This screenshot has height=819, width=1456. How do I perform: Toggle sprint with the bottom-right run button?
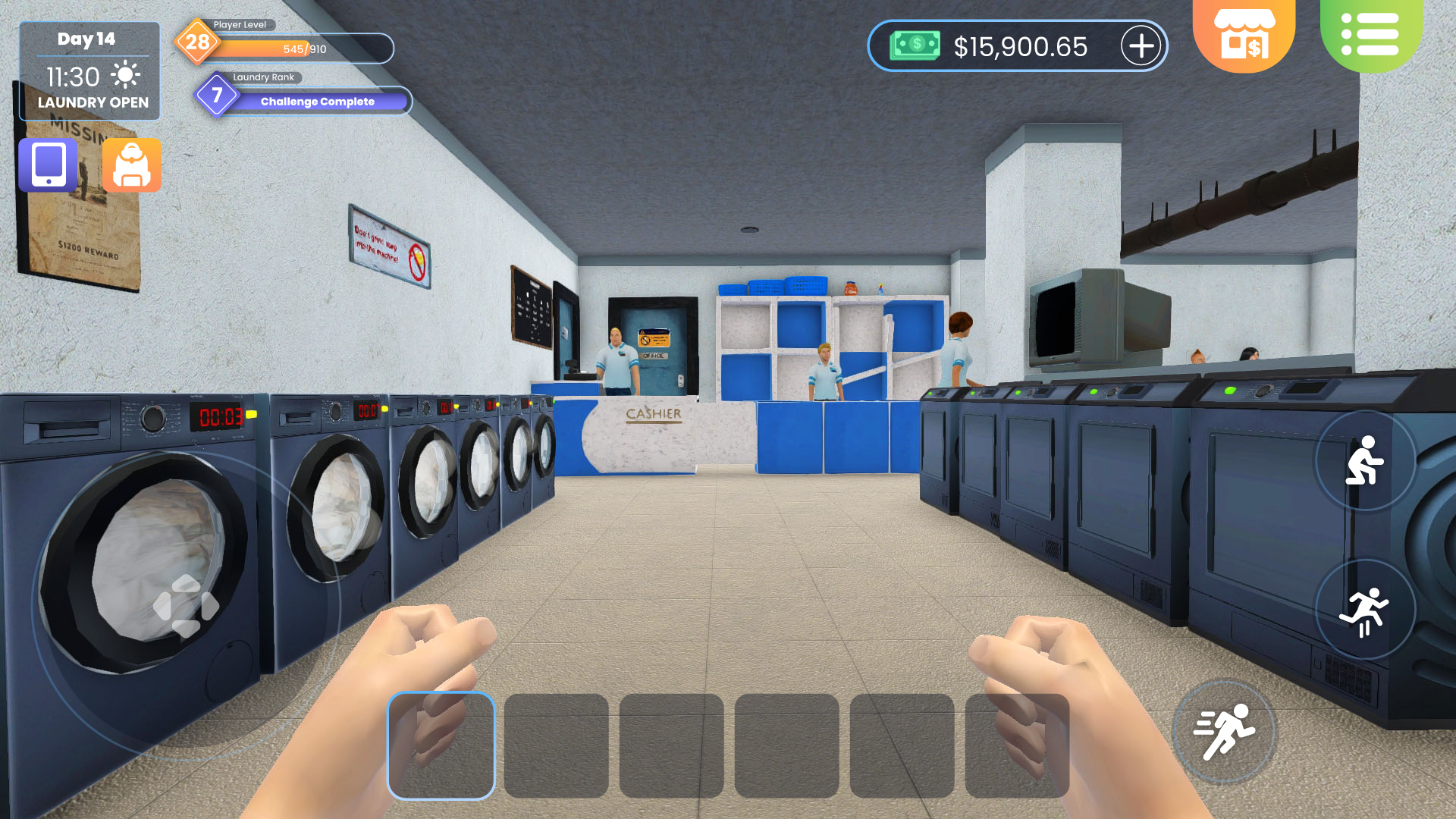(x=1222, y=731)
